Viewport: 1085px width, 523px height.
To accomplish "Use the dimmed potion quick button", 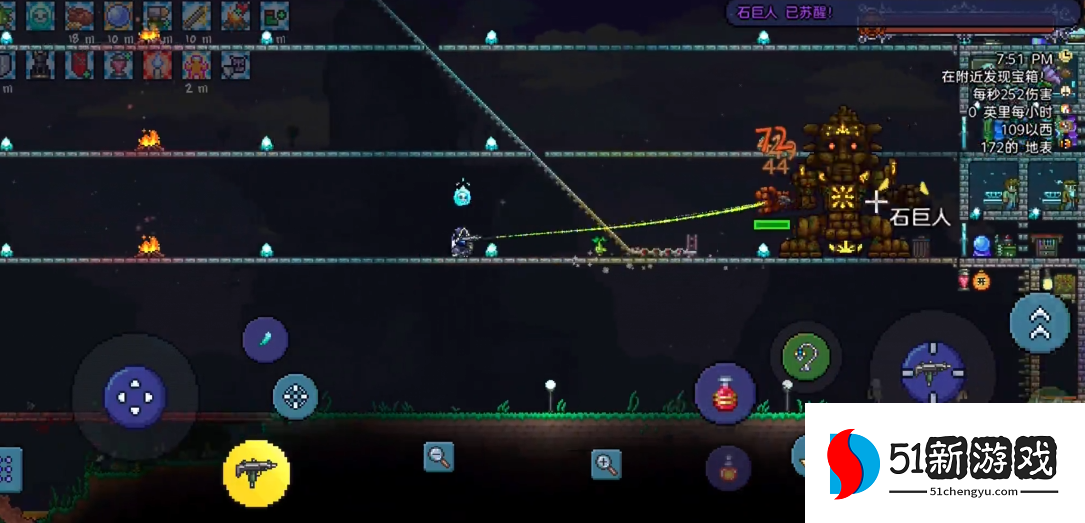I will click(728, 468).
